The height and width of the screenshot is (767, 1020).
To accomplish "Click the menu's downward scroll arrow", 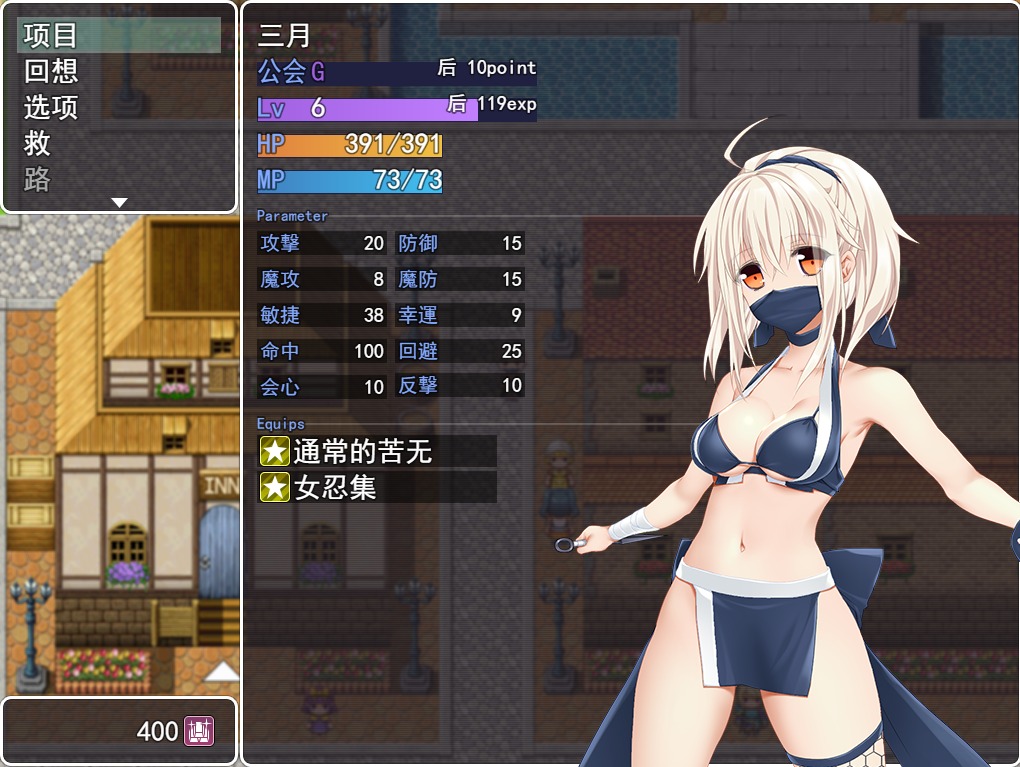I will 119,203.
